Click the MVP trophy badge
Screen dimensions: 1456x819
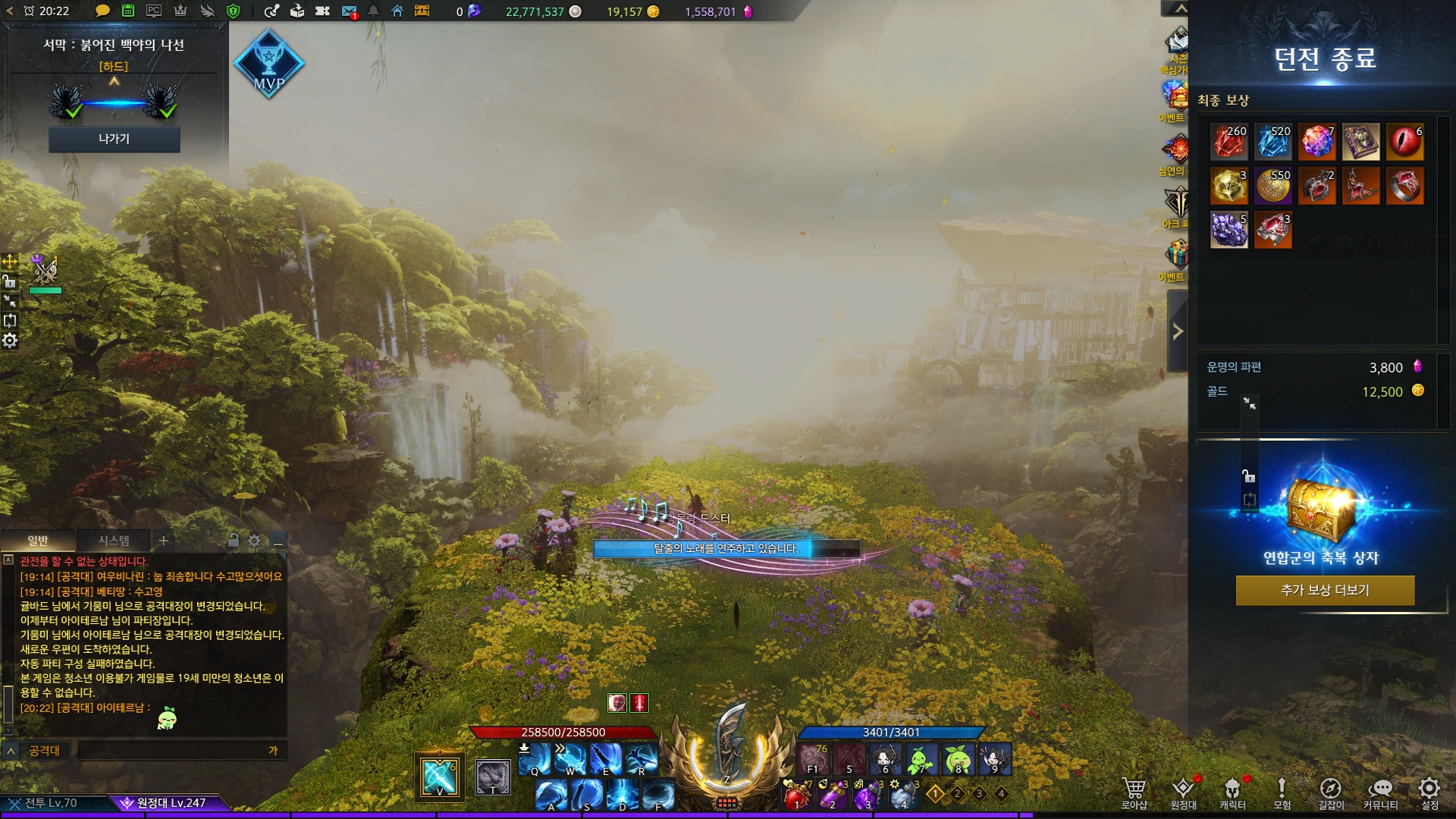pyautogui.click(x=268, y=64)
